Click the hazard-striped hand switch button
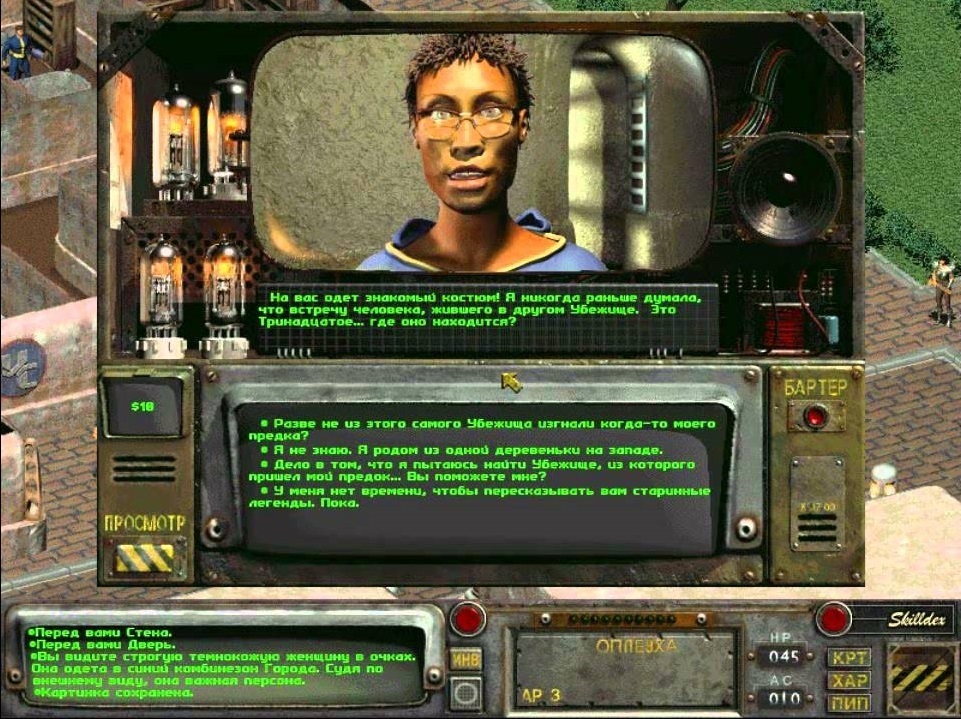Image resolution: width=961 pixels, height=719 pixels. 921,676
